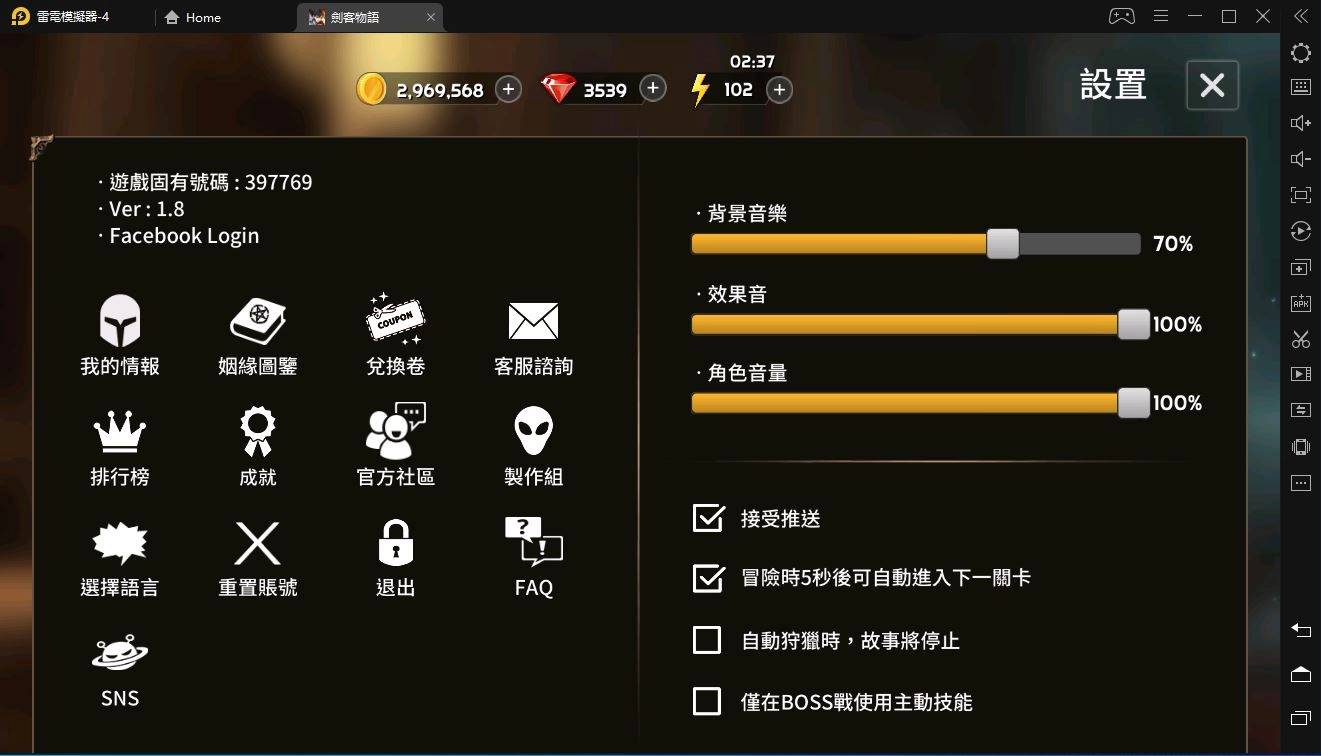Open the 排行榜 crown ranking icon
This screenshot has height=756, width=1321.
point(119,445)
